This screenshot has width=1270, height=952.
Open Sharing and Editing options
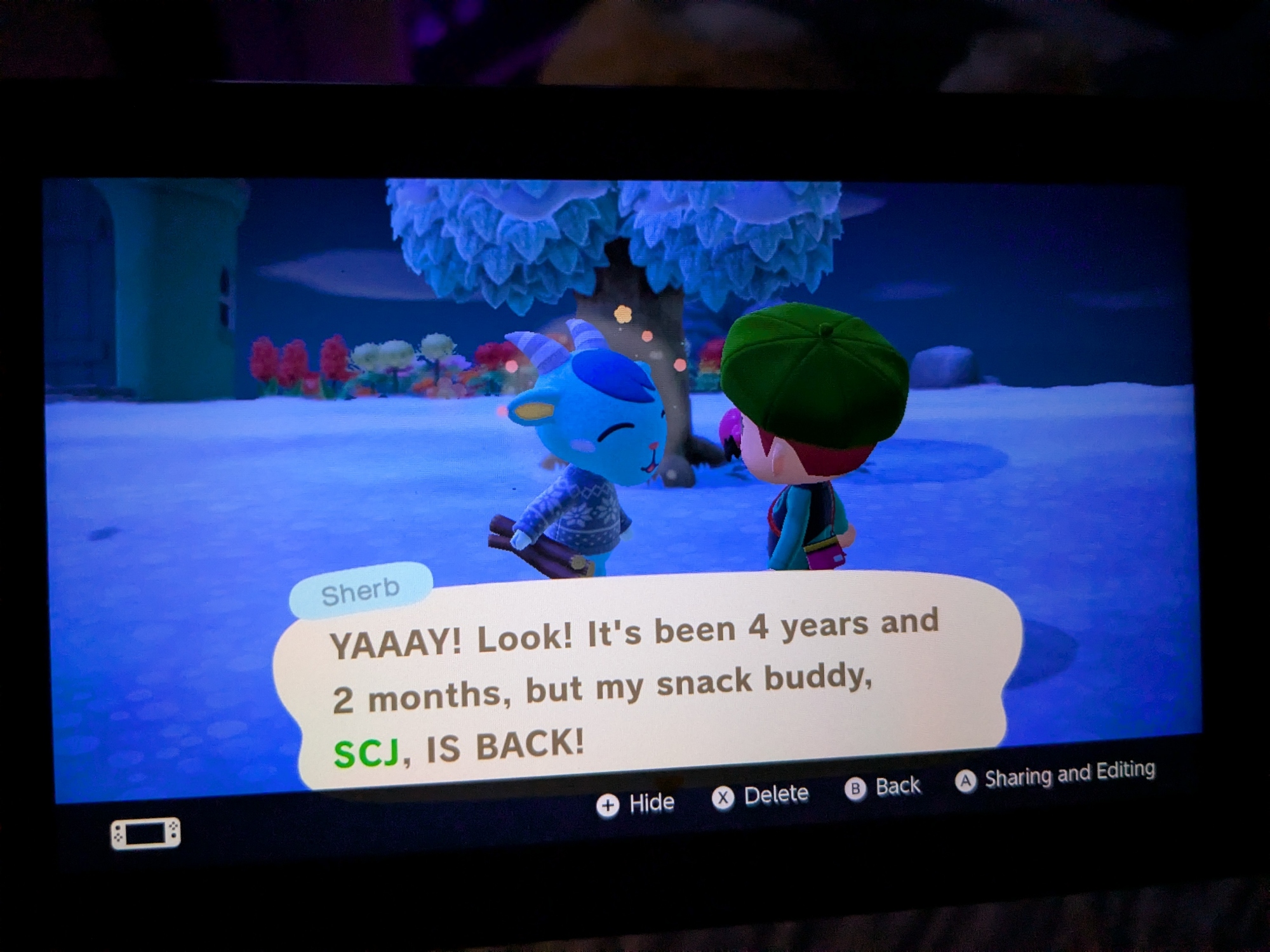[1055, 776]
